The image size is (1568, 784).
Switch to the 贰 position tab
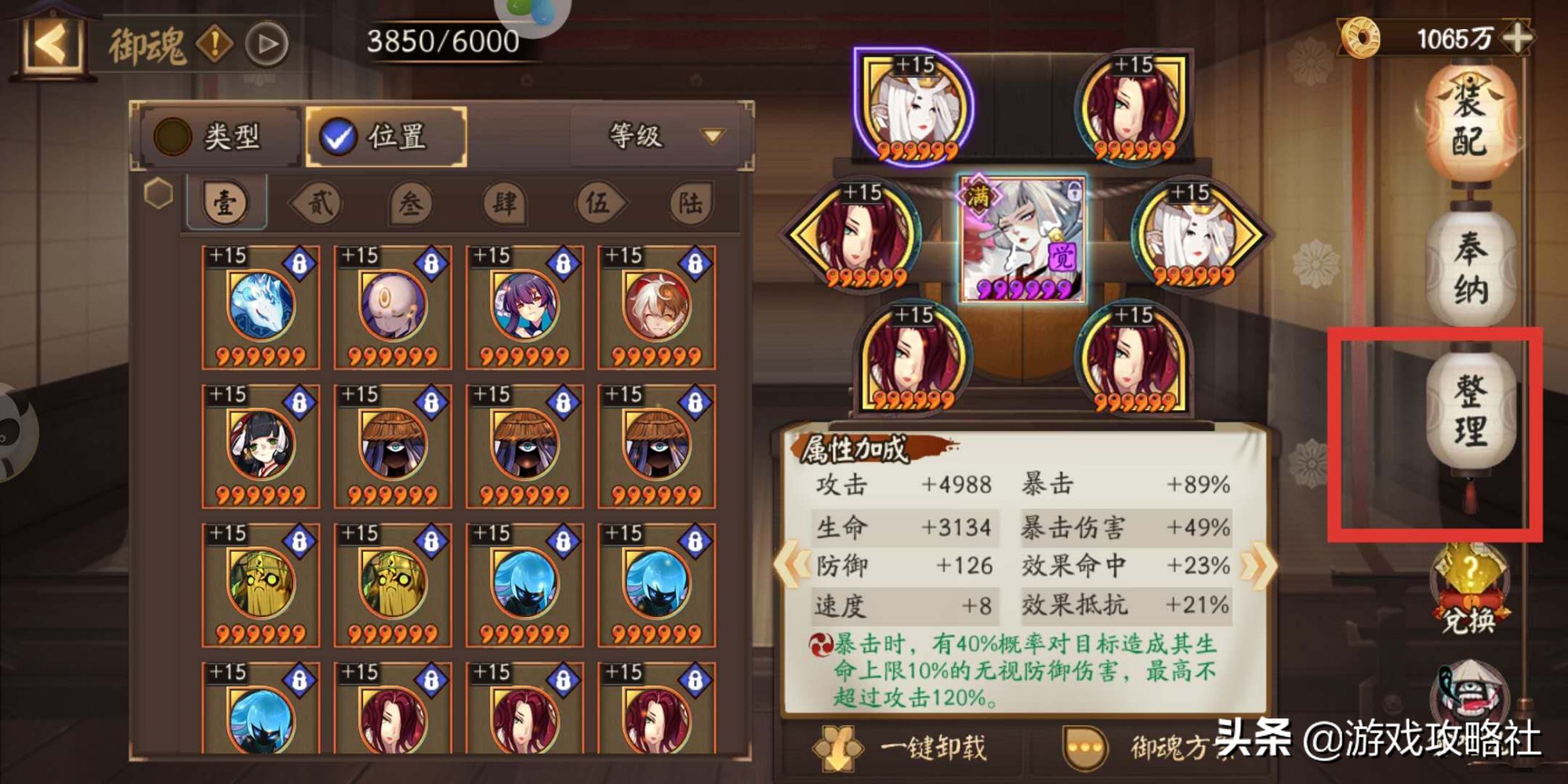(x=319, y=204)
